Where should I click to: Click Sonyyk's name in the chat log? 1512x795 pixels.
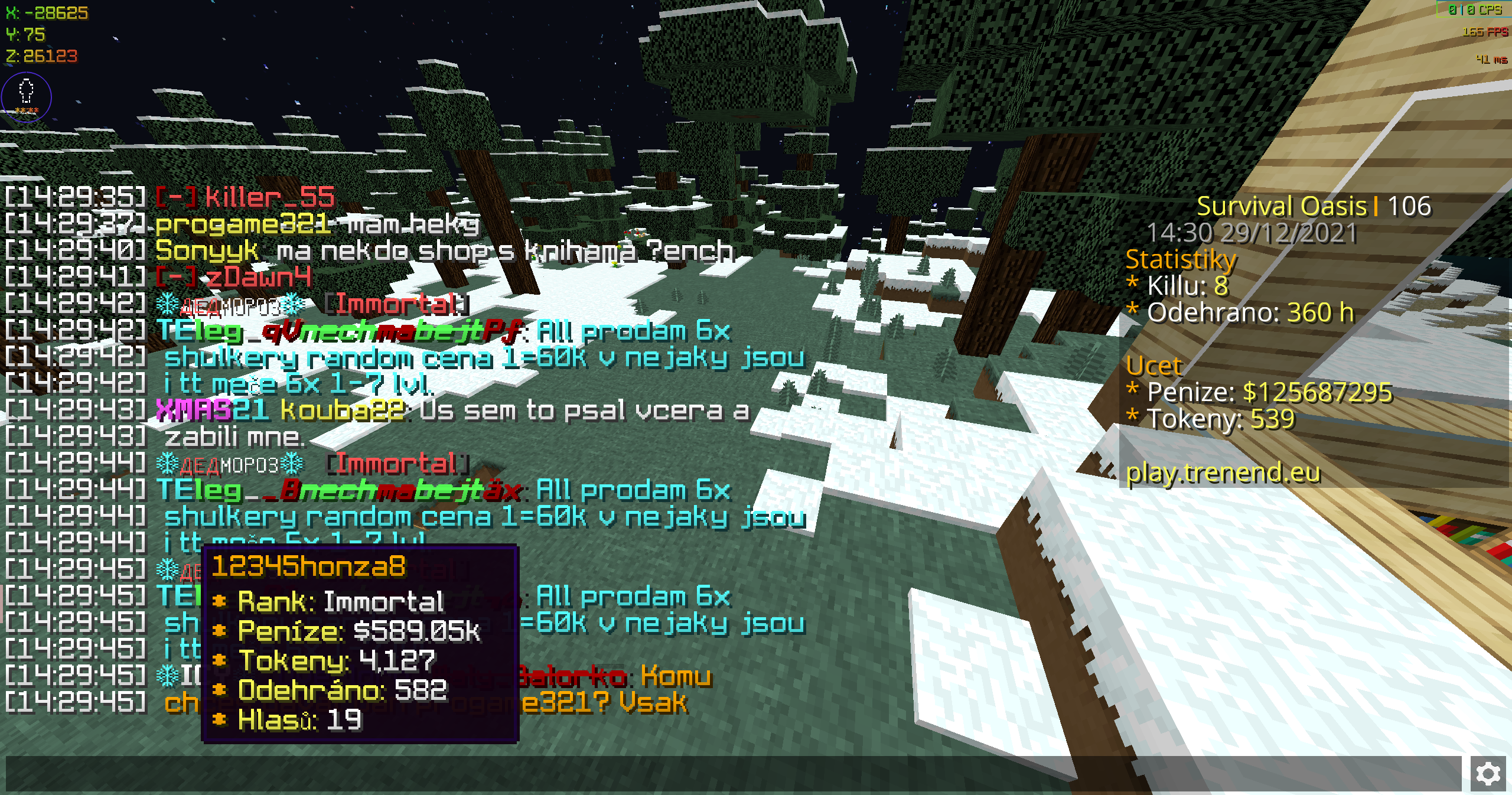(x=207, y=251)
